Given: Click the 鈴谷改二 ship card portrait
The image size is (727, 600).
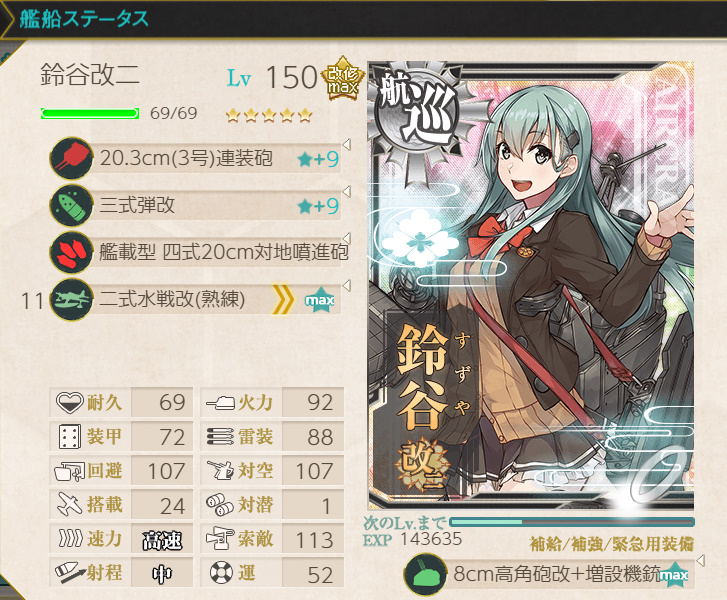Looking at the screenshot, I should [x=530, y=290].
